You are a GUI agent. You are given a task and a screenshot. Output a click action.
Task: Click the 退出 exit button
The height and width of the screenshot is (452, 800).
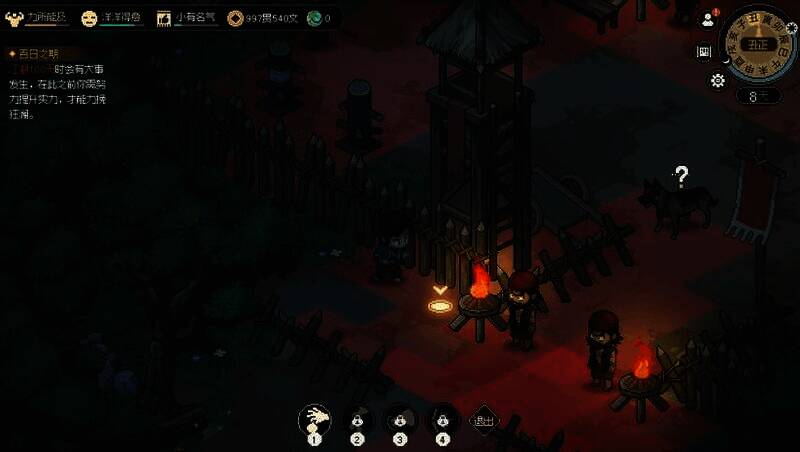coord(484,420)
